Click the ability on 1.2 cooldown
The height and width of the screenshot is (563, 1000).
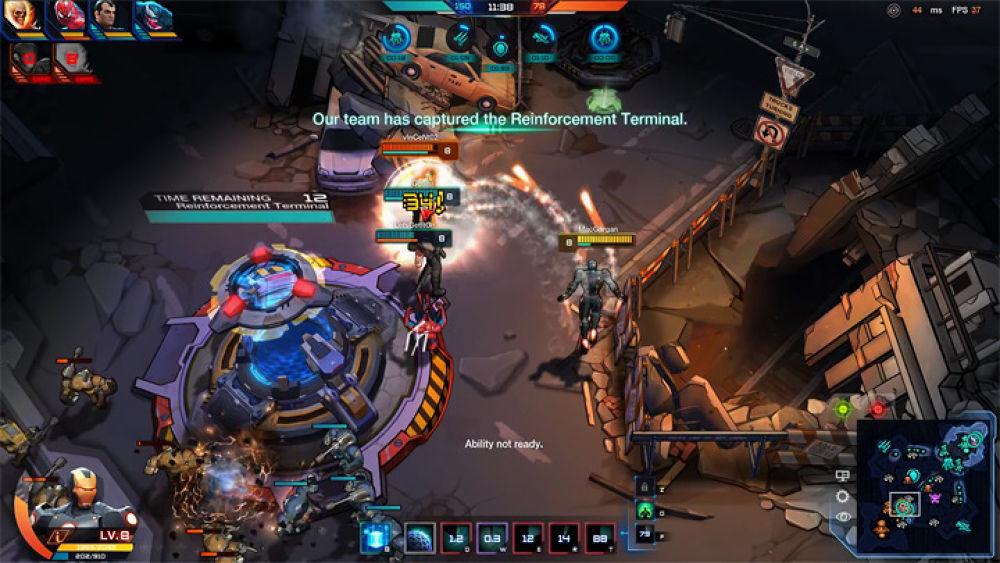455,538
